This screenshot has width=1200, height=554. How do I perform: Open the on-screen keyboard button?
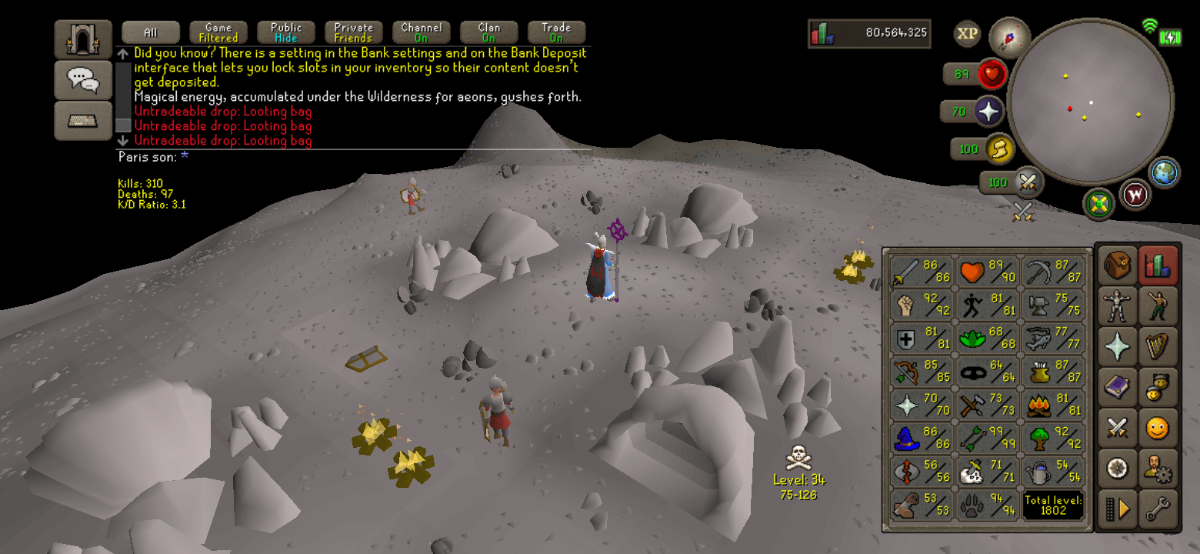(x=82, y=120)
